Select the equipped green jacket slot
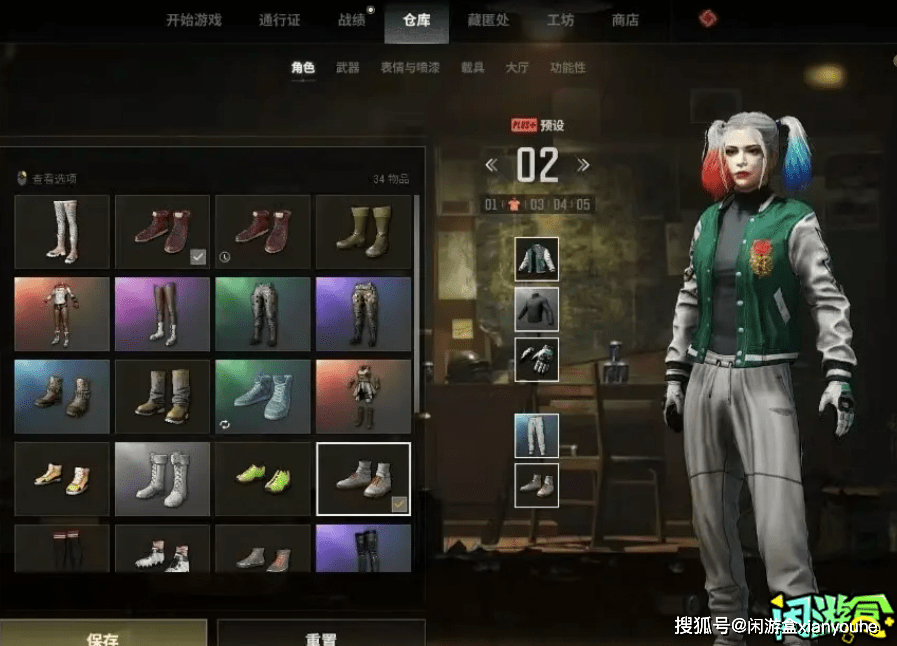This screenshot has width=897, height=646. click(537, 260)
